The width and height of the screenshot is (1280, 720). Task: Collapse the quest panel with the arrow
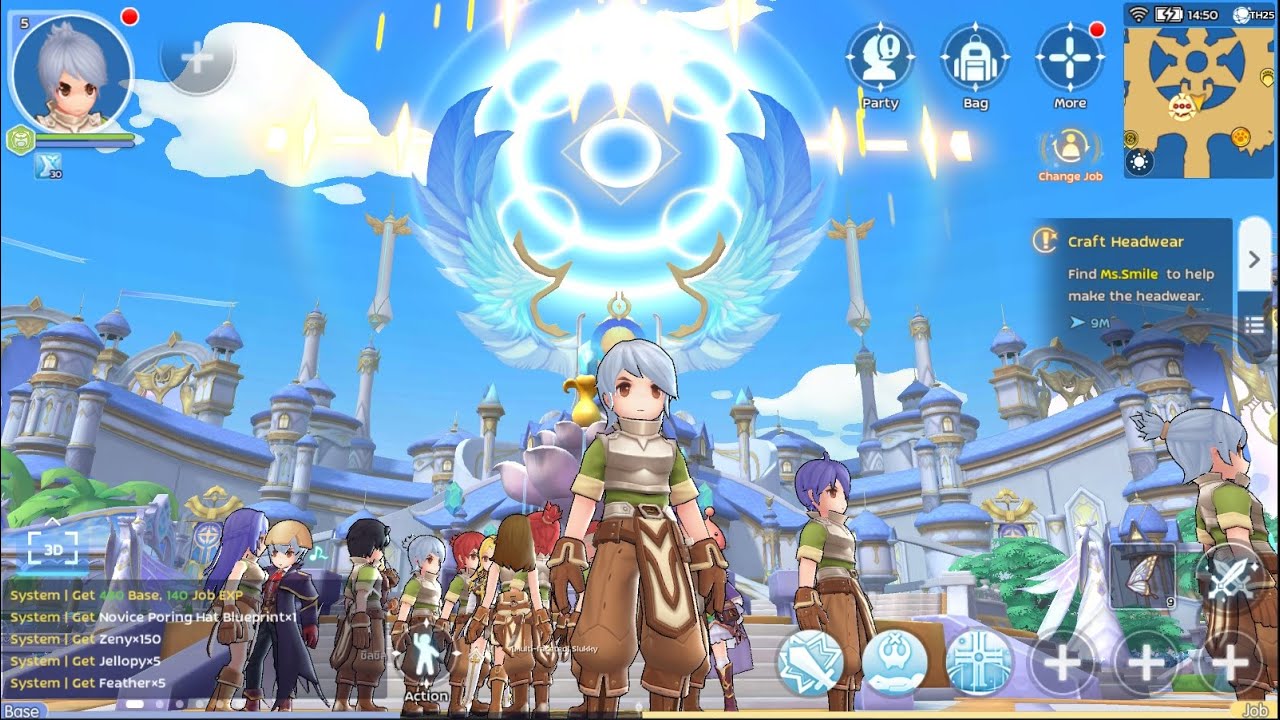[1254, 259]
